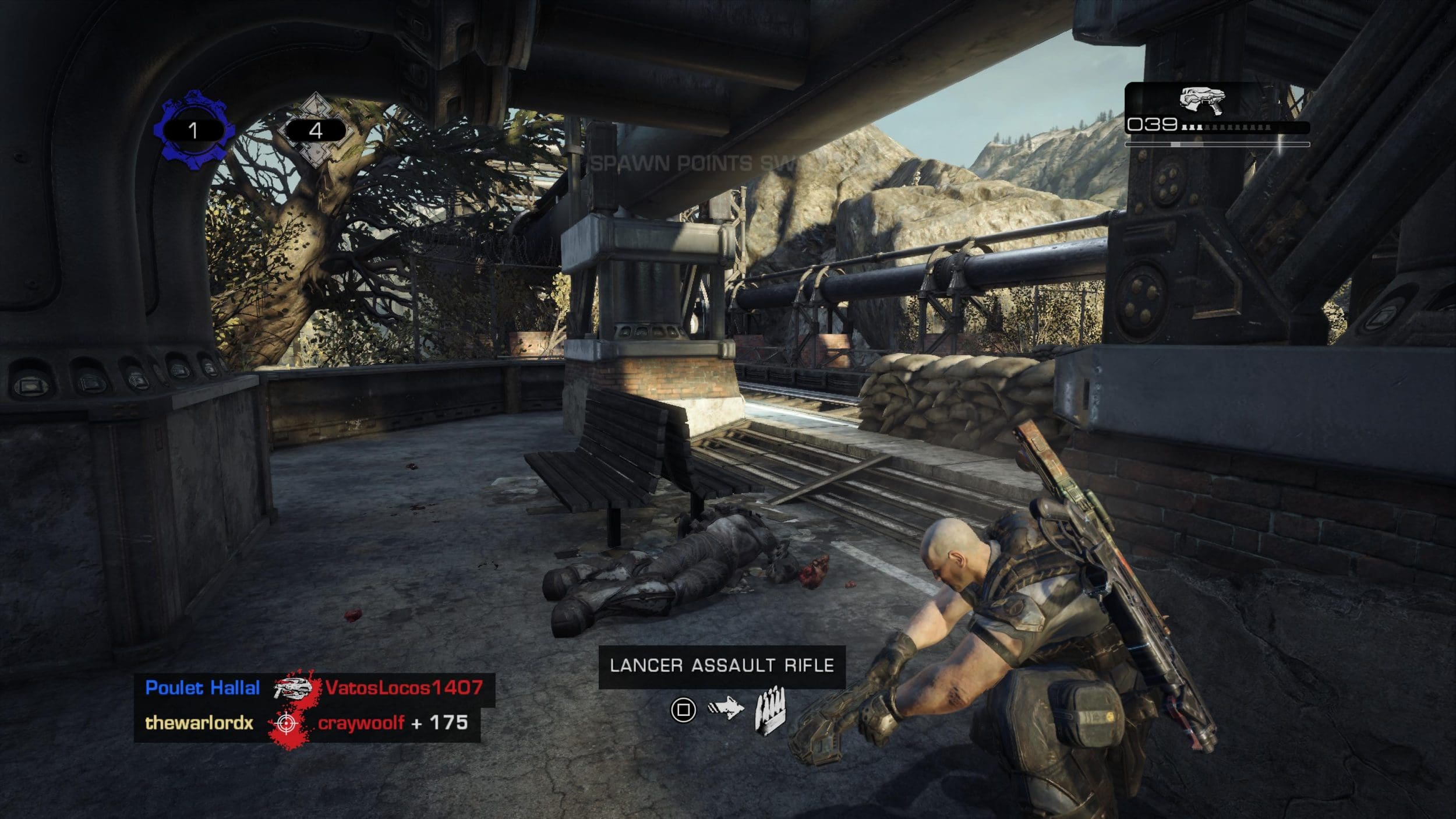Viewport: 1456px width, 819px height.
Task: Select Poulet Hallal in the kill feed
Action: click(x=202, y=688)
